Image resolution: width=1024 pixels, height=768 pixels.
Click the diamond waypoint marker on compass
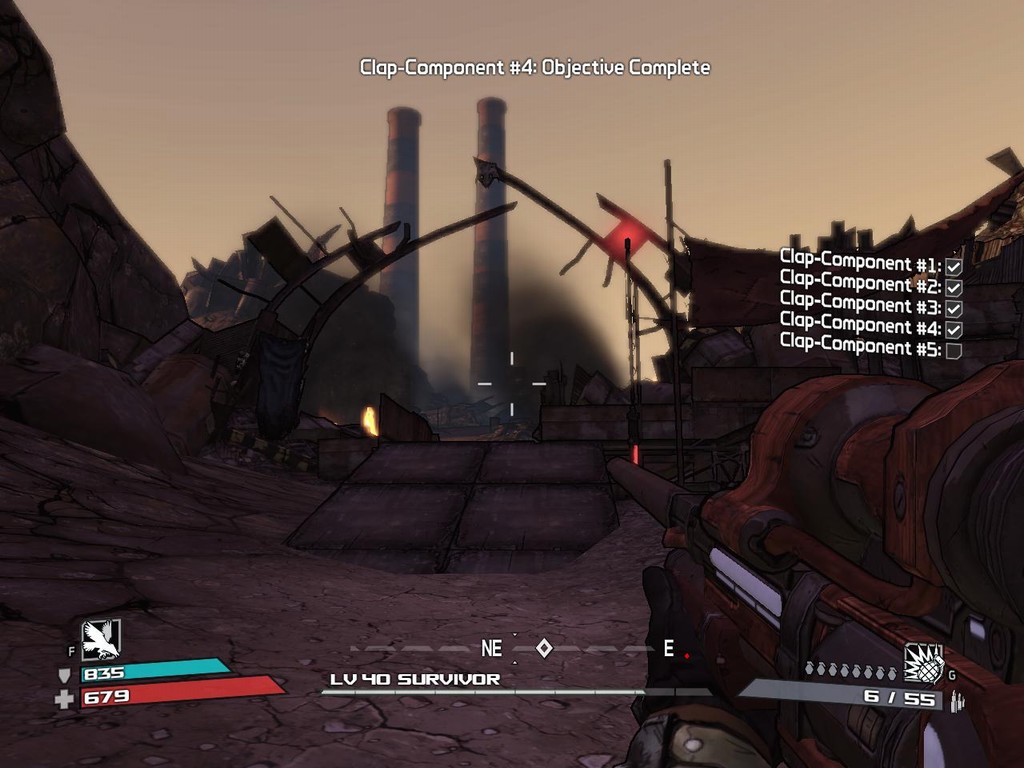(x=544, y=648)
